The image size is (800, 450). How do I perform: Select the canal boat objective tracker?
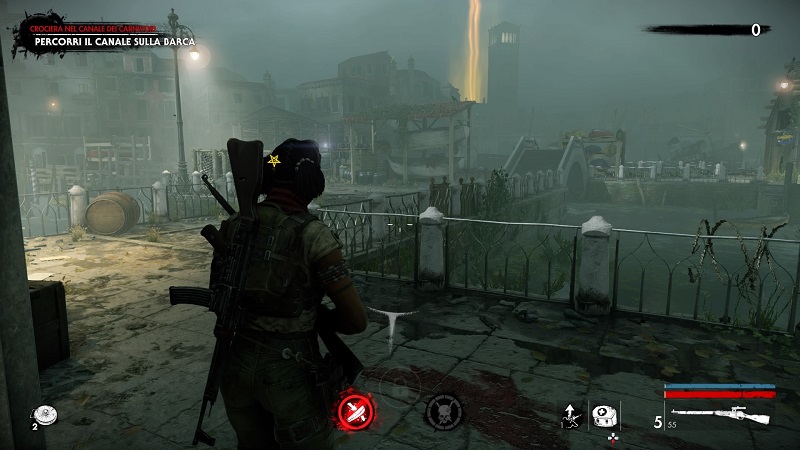(x=112, y=42)
